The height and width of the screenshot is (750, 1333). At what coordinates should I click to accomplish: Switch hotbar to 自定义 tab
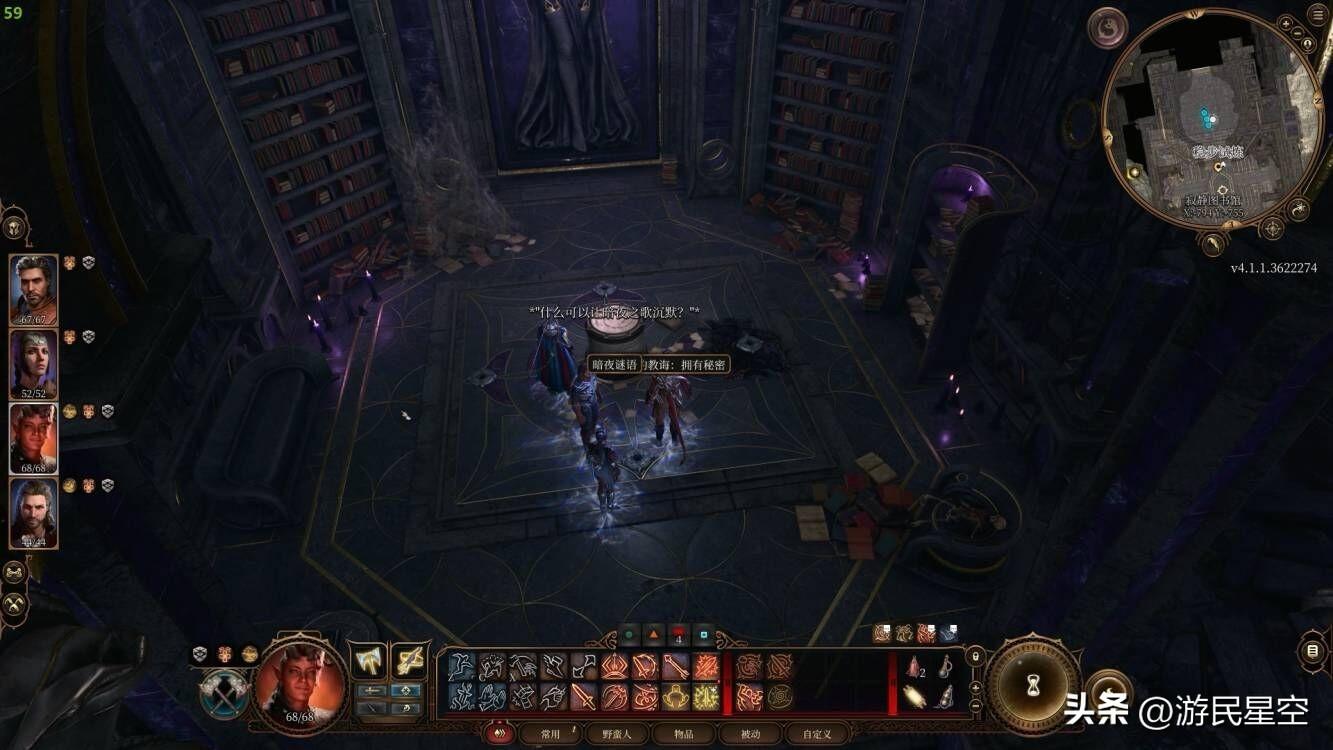point(817,734)
